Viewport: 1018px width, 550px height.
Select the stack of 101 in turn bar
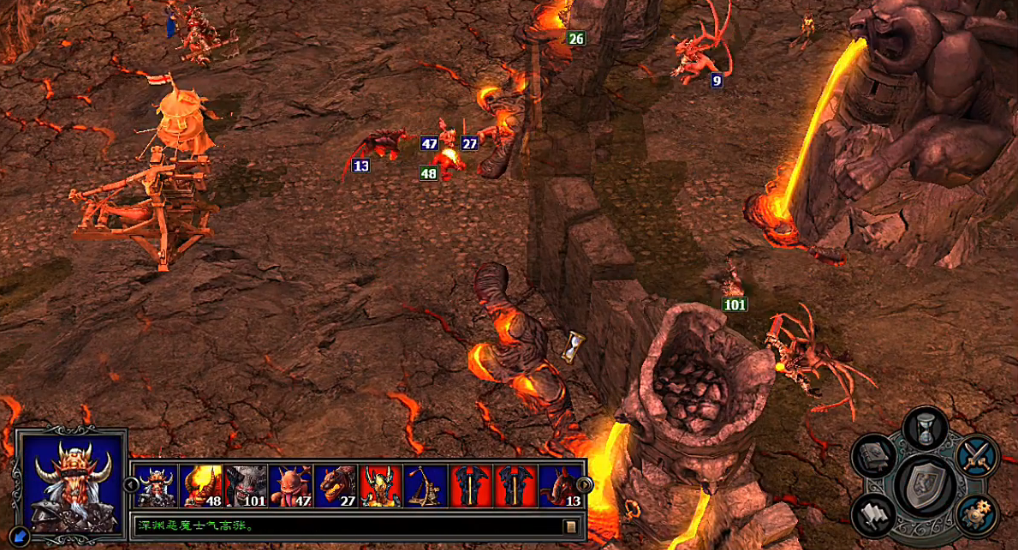click(246, 486)
